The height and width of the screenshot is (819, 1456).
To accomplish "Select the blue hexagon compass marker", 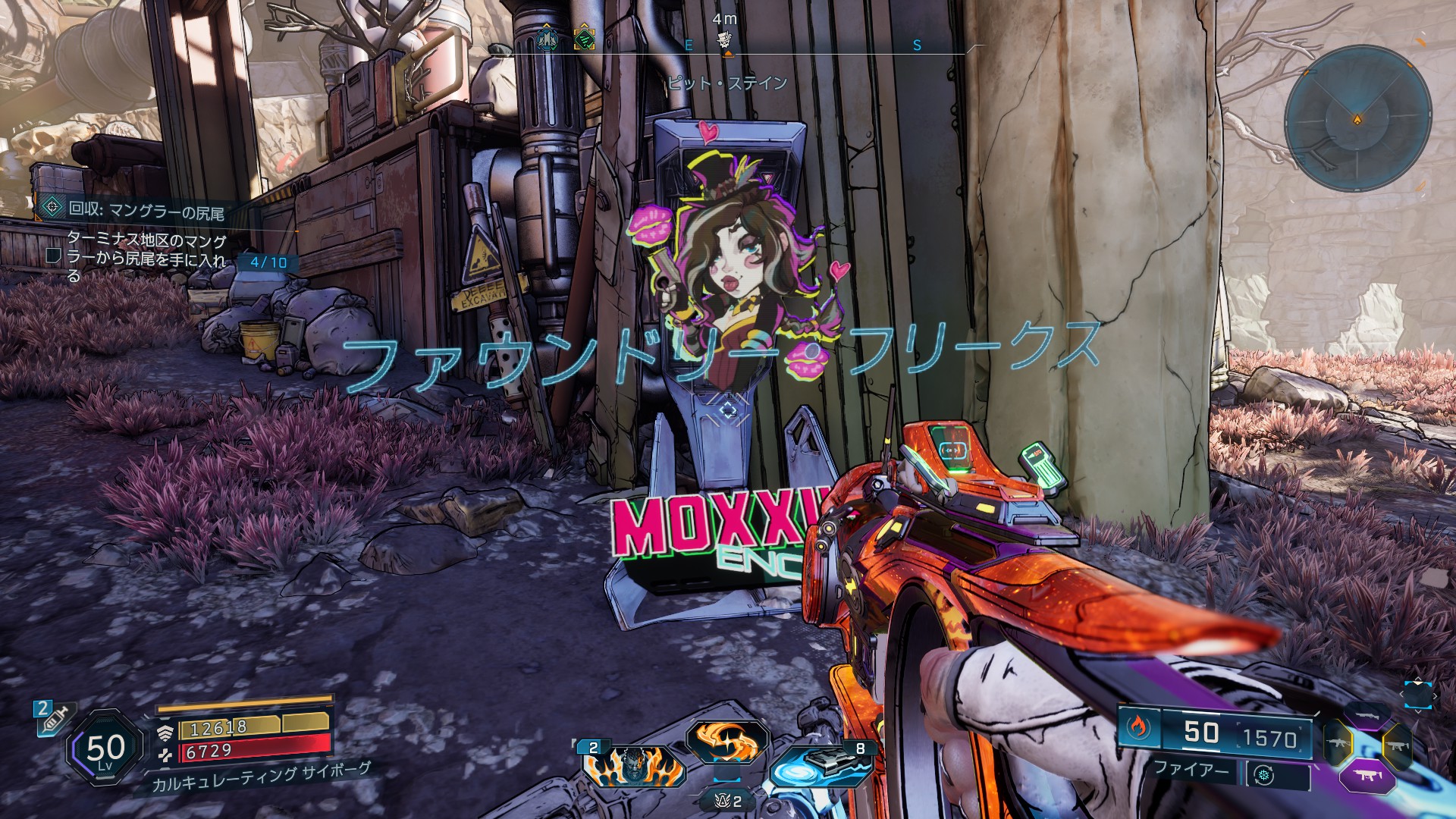I will (x=546, y=38).
